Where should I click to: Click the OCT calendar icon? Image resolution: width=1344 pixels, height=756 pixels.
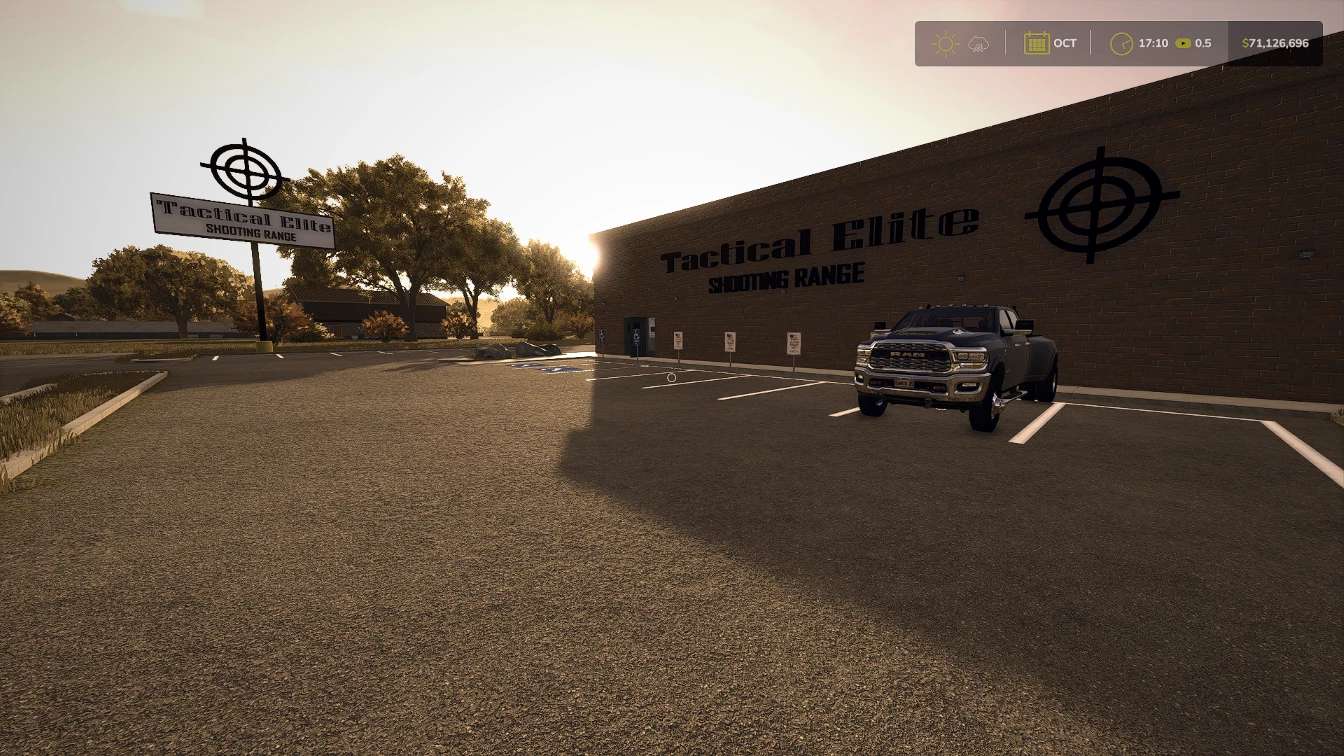point(1035,43)
